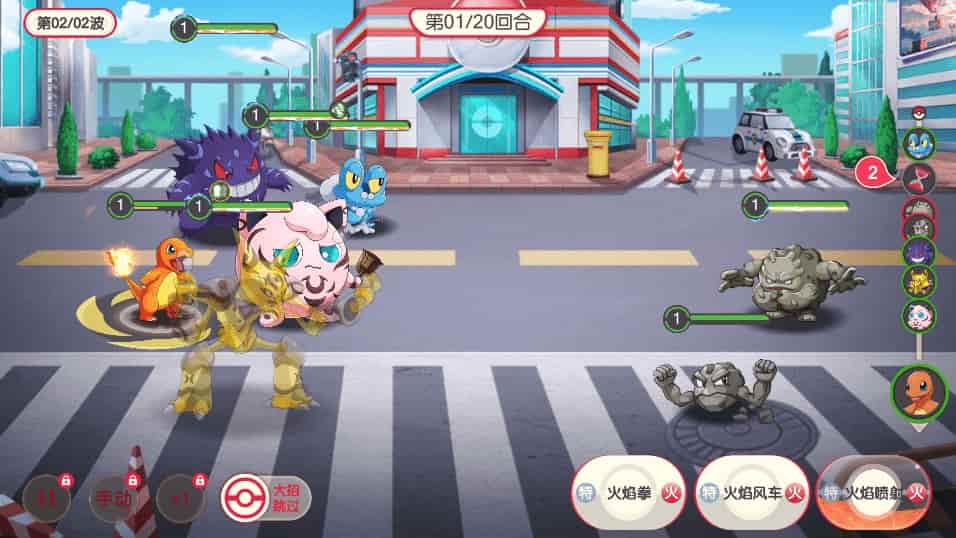Use the 火焰拳 fire punch skill

coord(628,492)
